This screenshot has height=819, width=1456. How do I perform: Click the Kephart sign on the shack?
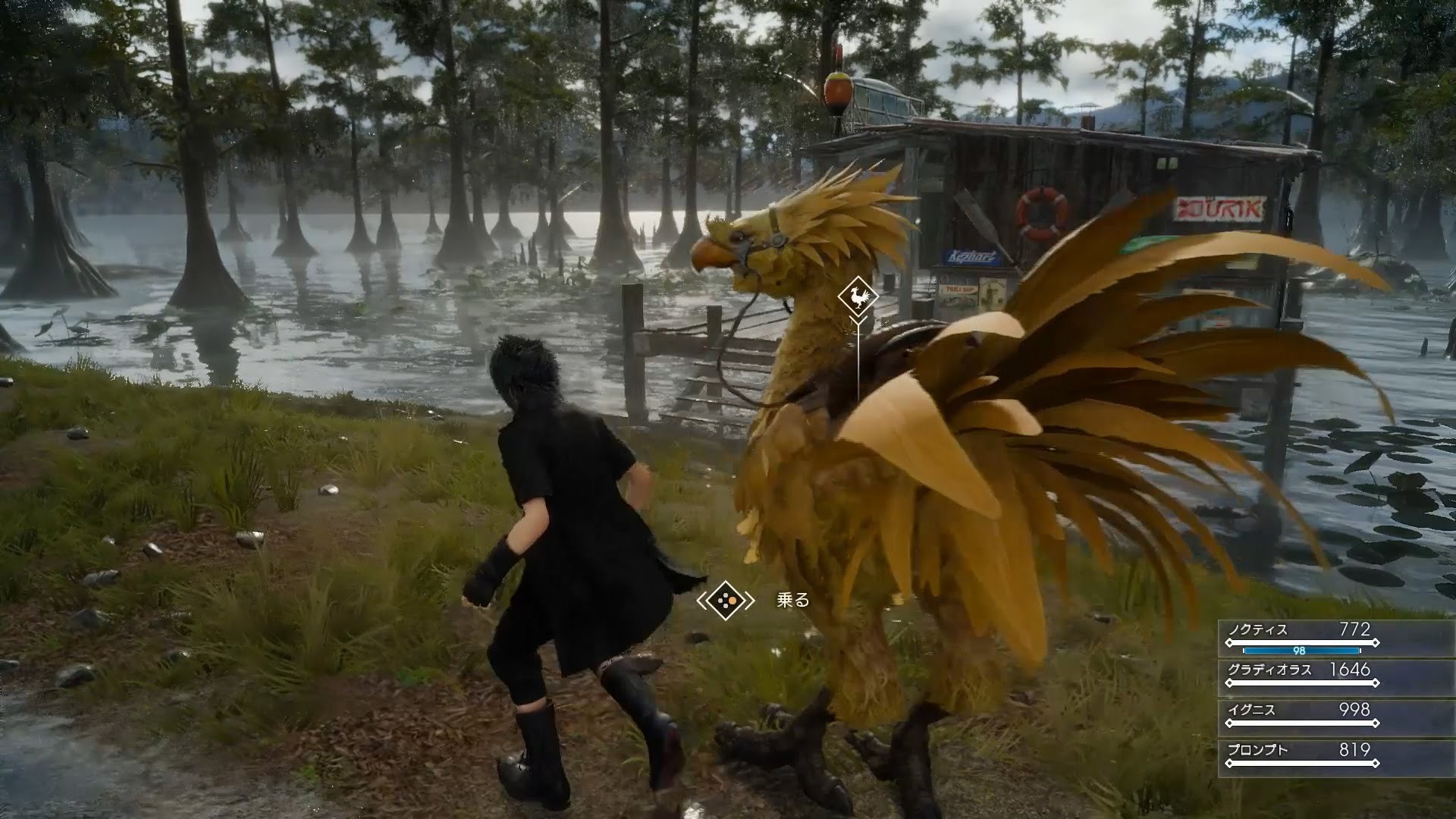(972, 255)
